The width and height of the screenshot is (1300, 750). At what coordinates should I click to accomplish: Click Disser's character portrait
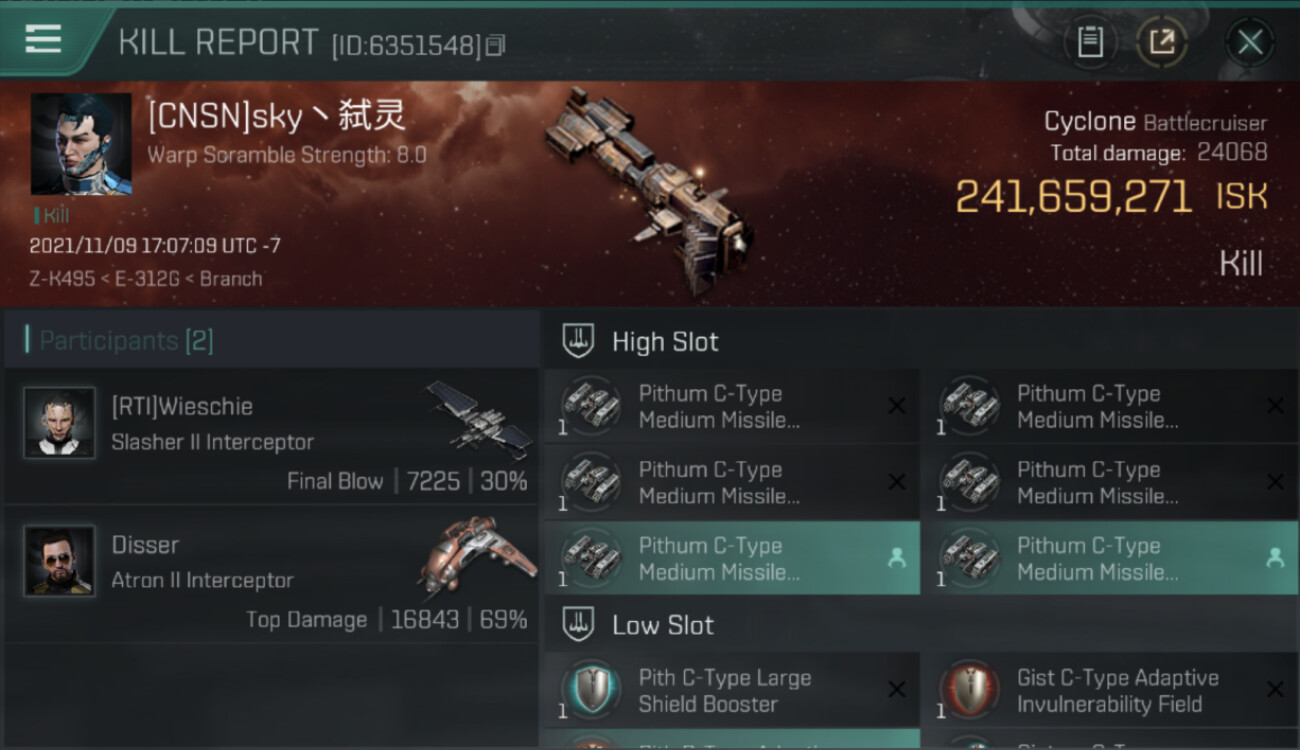[59, 561]
